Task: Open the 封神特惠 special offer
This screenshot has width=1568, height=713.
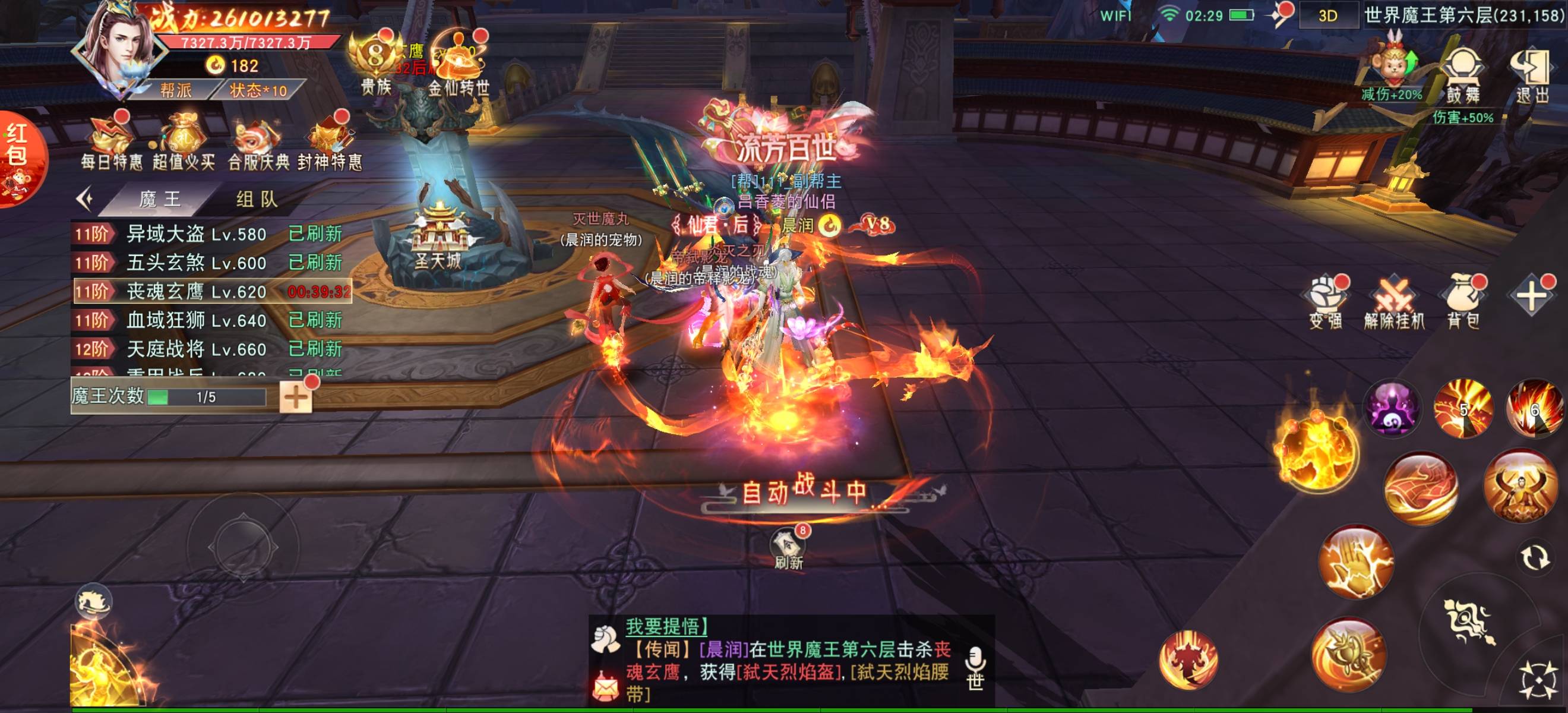Action: [x=329, y=141]
